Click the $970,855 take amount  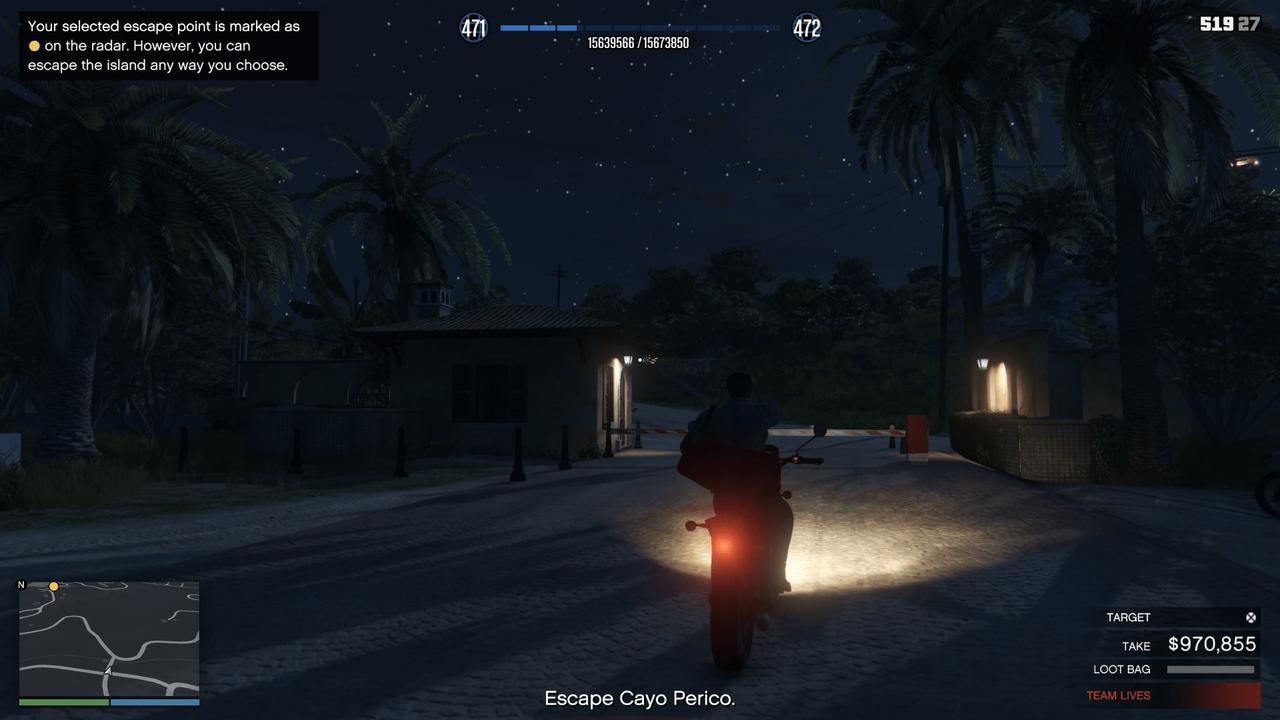coord(1212,644)
